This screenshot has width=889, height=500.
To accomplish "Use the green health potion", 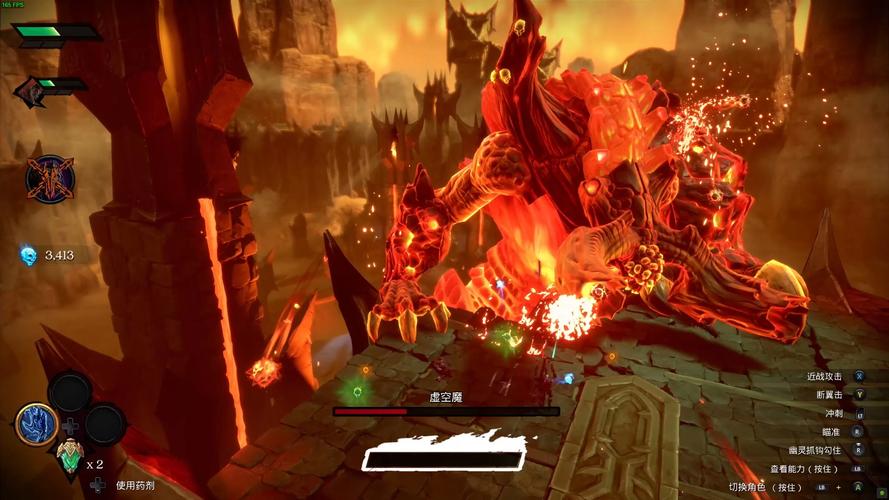I will click(69, 458).
